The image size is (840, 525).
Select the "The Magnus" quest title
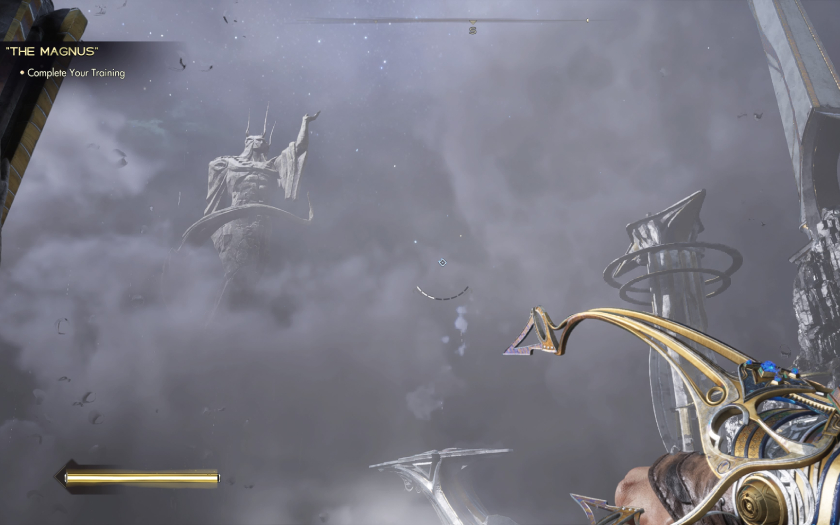[x=51, y=50]
